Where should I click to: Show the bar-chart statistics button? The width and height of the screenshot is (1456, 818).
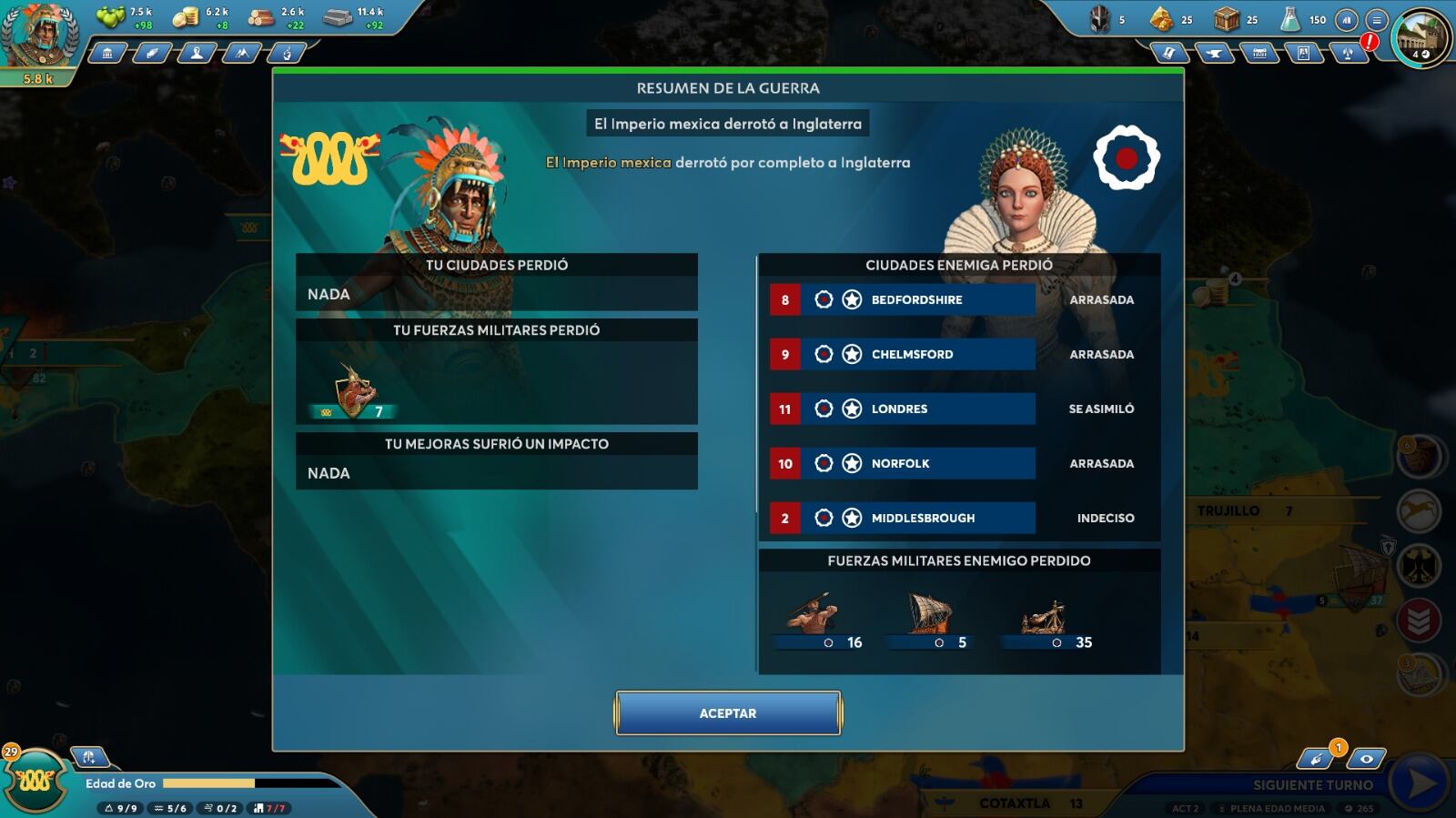[x=1347, y=20]
